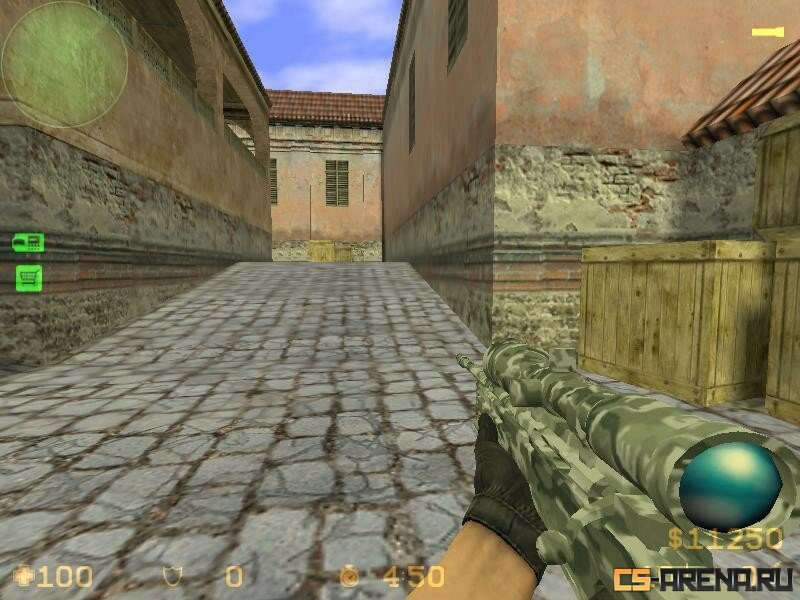
Task: Click the CS-ARENA.RU watermark logo
Action: pos(704,578)
